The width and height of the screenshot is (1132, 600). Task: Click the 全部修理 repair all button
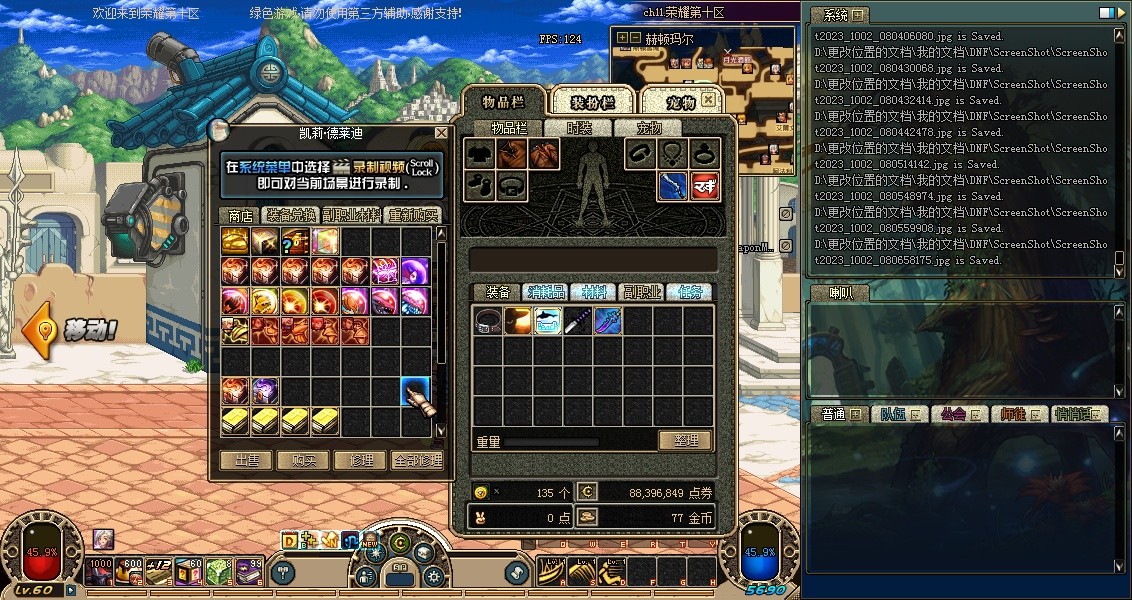[416, 460]
